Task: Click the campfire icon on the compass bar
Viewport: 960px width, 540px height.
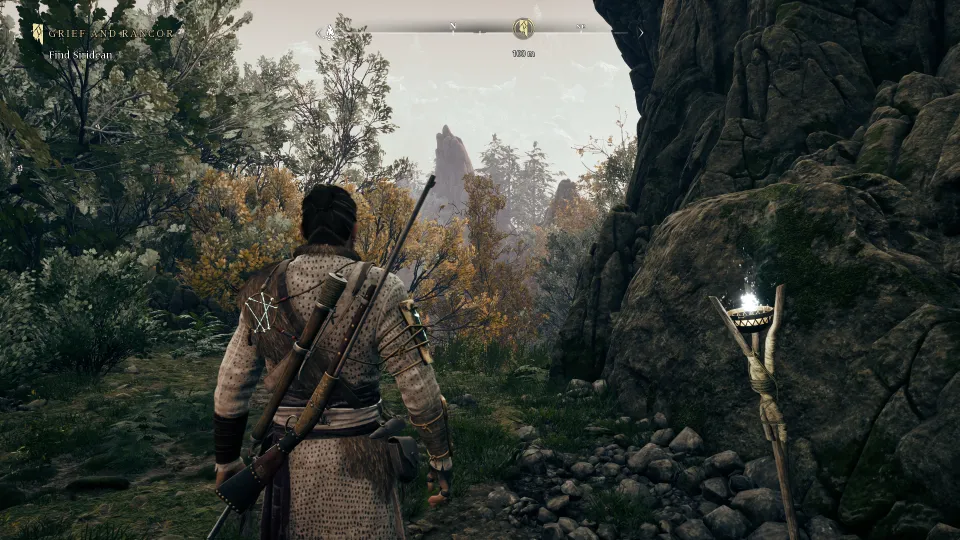Action: 328,32
